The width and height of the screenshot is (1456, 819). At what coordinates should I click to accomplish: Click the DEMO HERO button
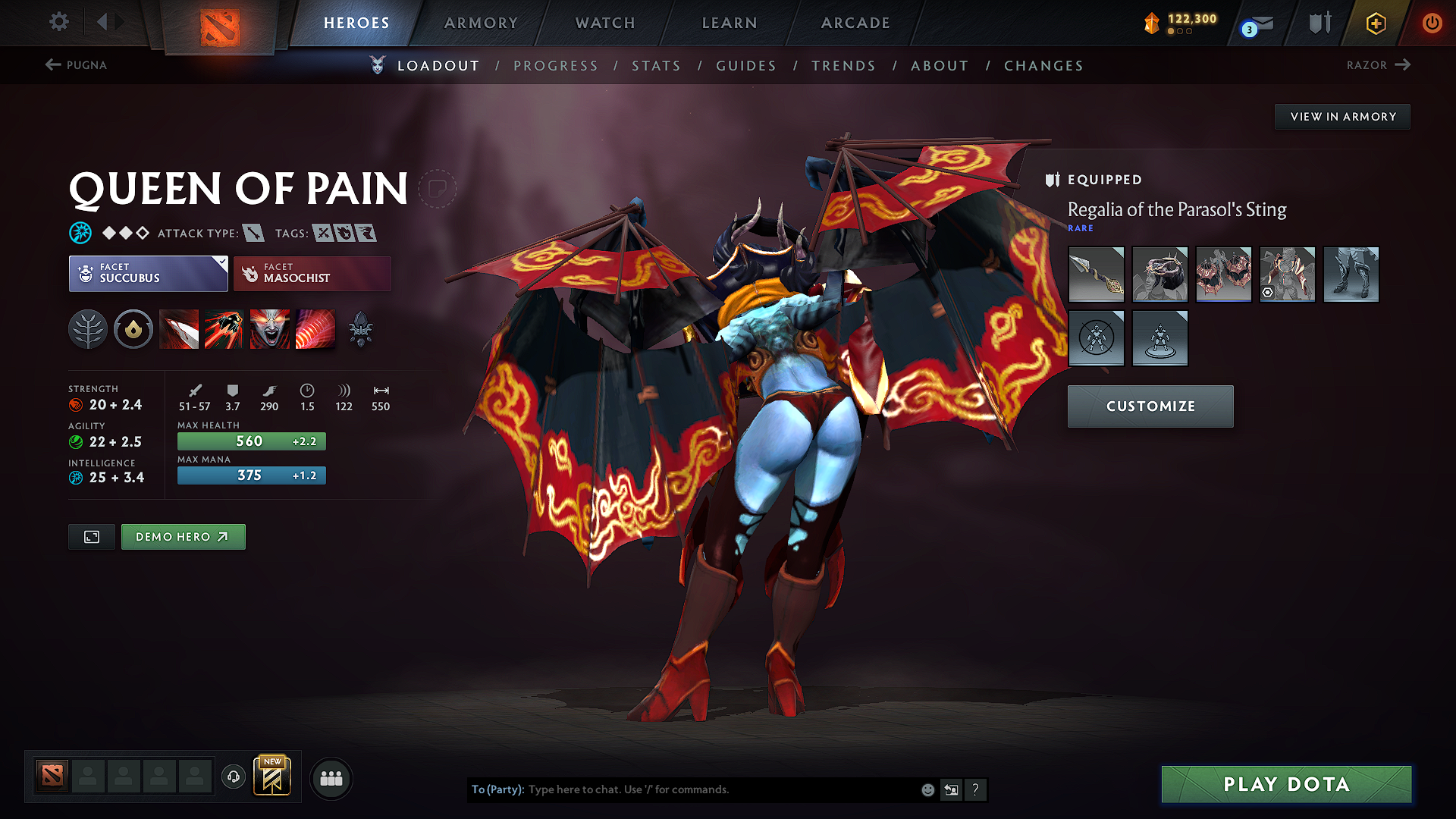(x=183, y=536)
